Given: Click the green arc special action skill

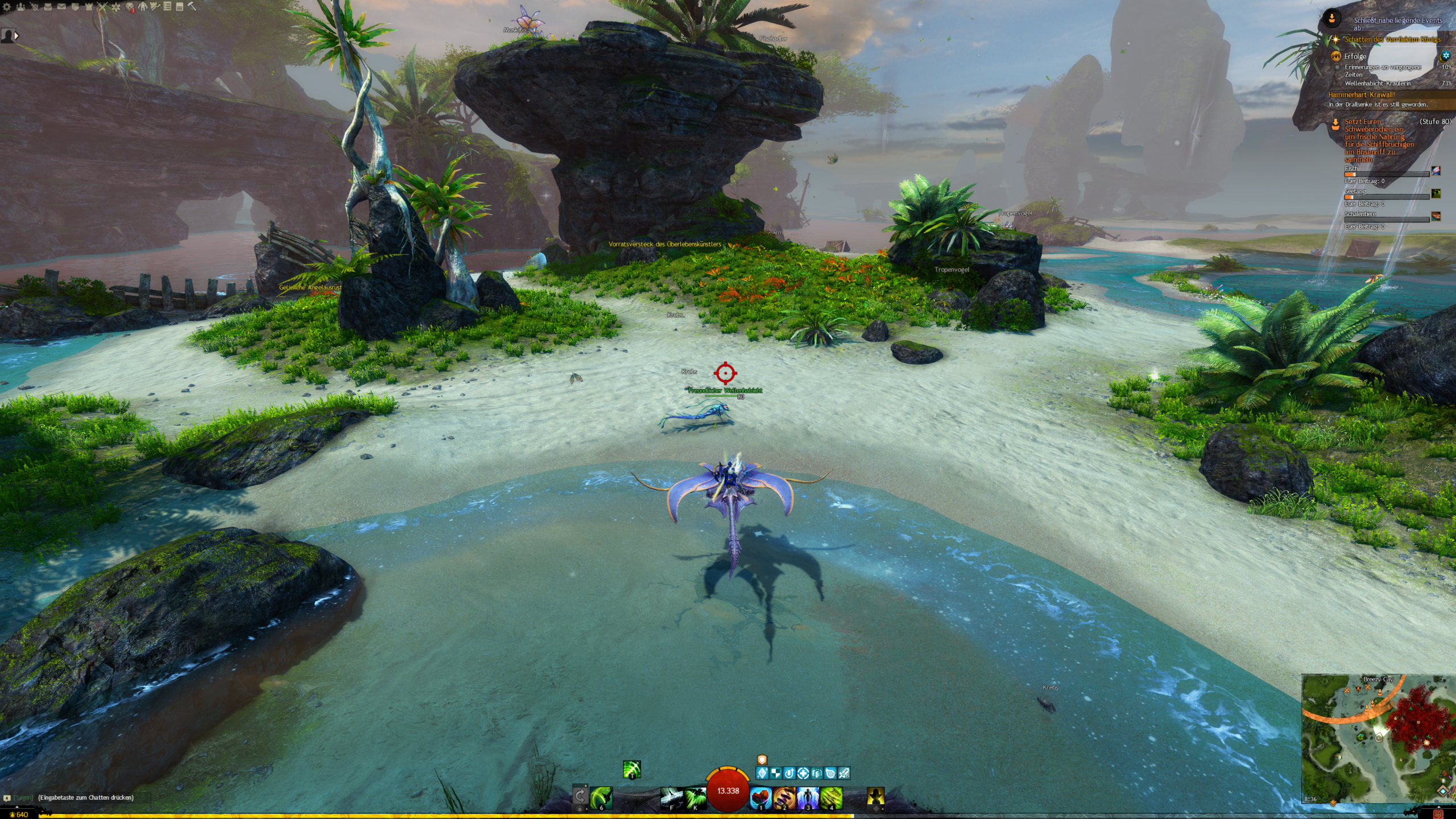Looking at the screenshot, I should tap(631, 770).
